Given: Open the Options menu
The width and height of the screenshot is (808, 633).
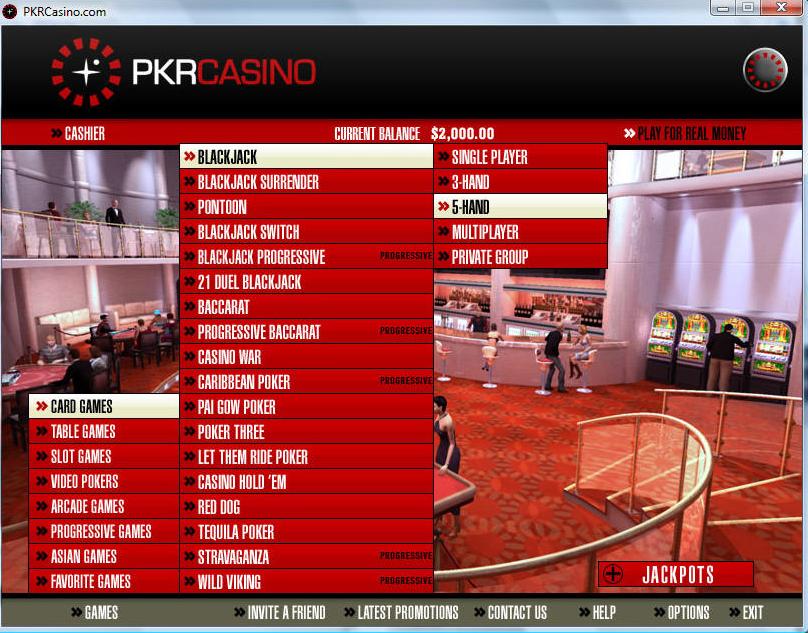Looking at the screenshot, I should 687,612.
